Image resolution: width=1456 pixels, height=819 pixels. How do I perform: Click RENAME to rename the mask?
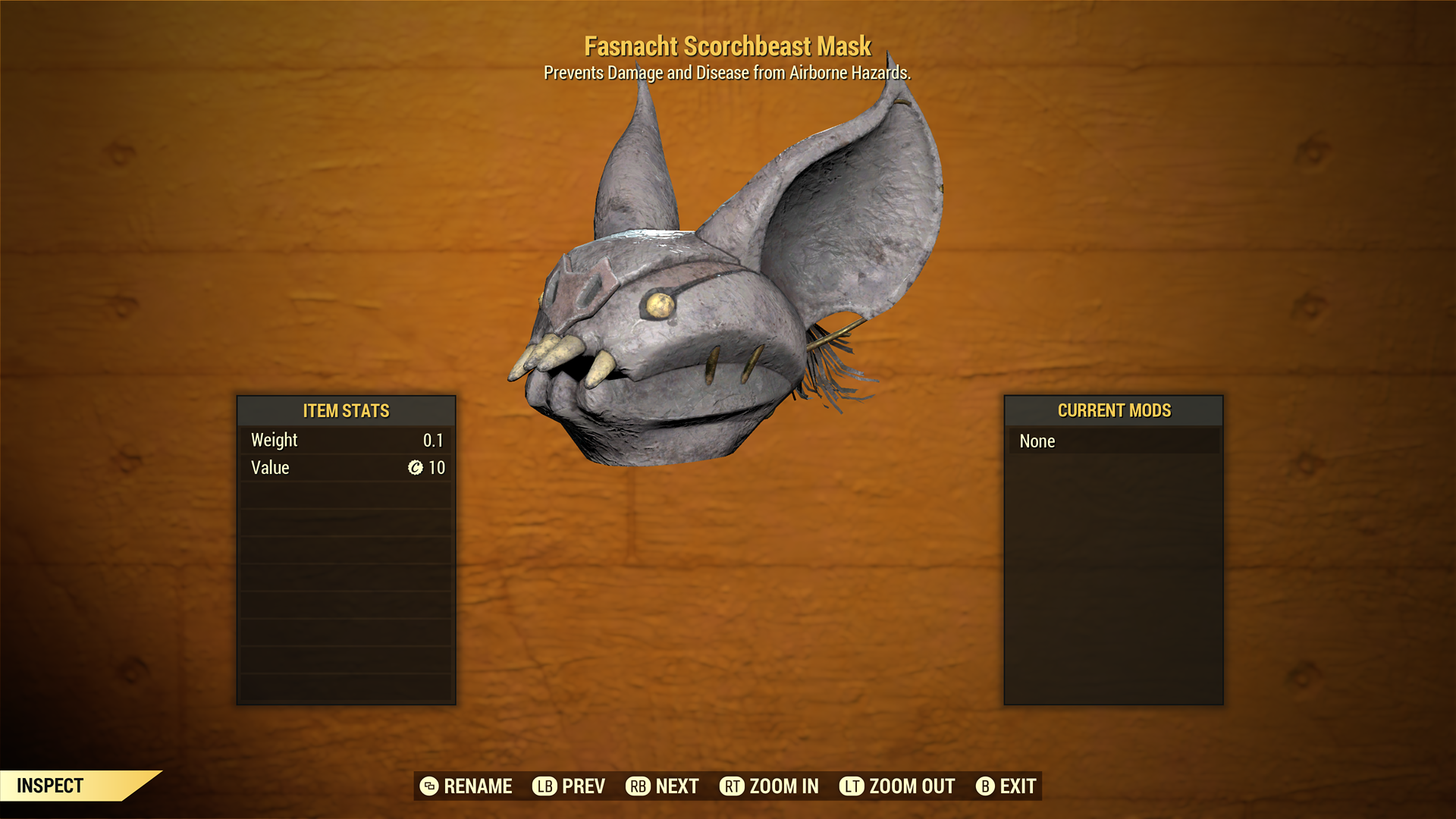pos(479,786)
